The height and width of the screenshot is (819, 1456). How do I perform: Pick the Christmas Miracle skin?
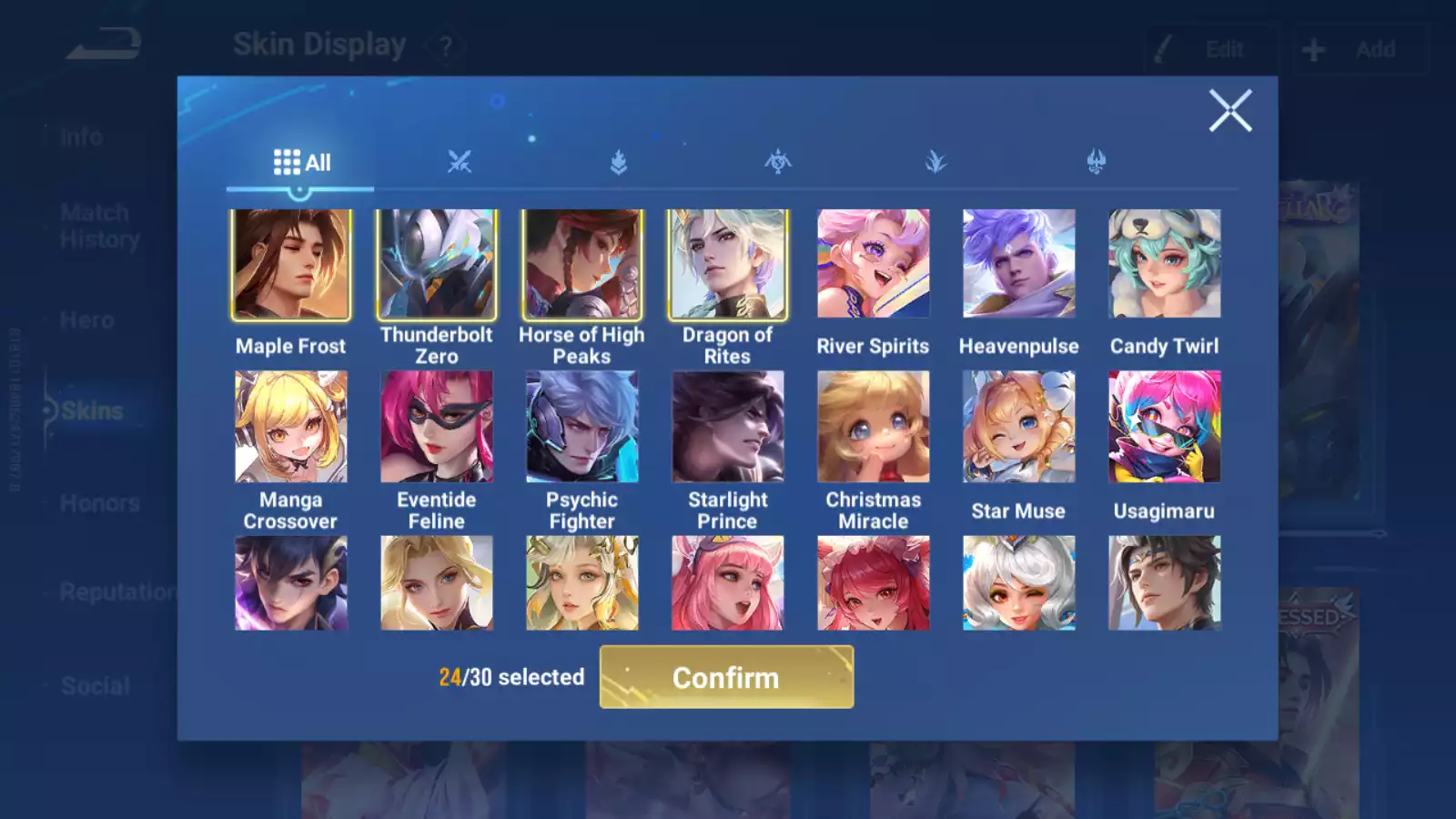[874, 427]
